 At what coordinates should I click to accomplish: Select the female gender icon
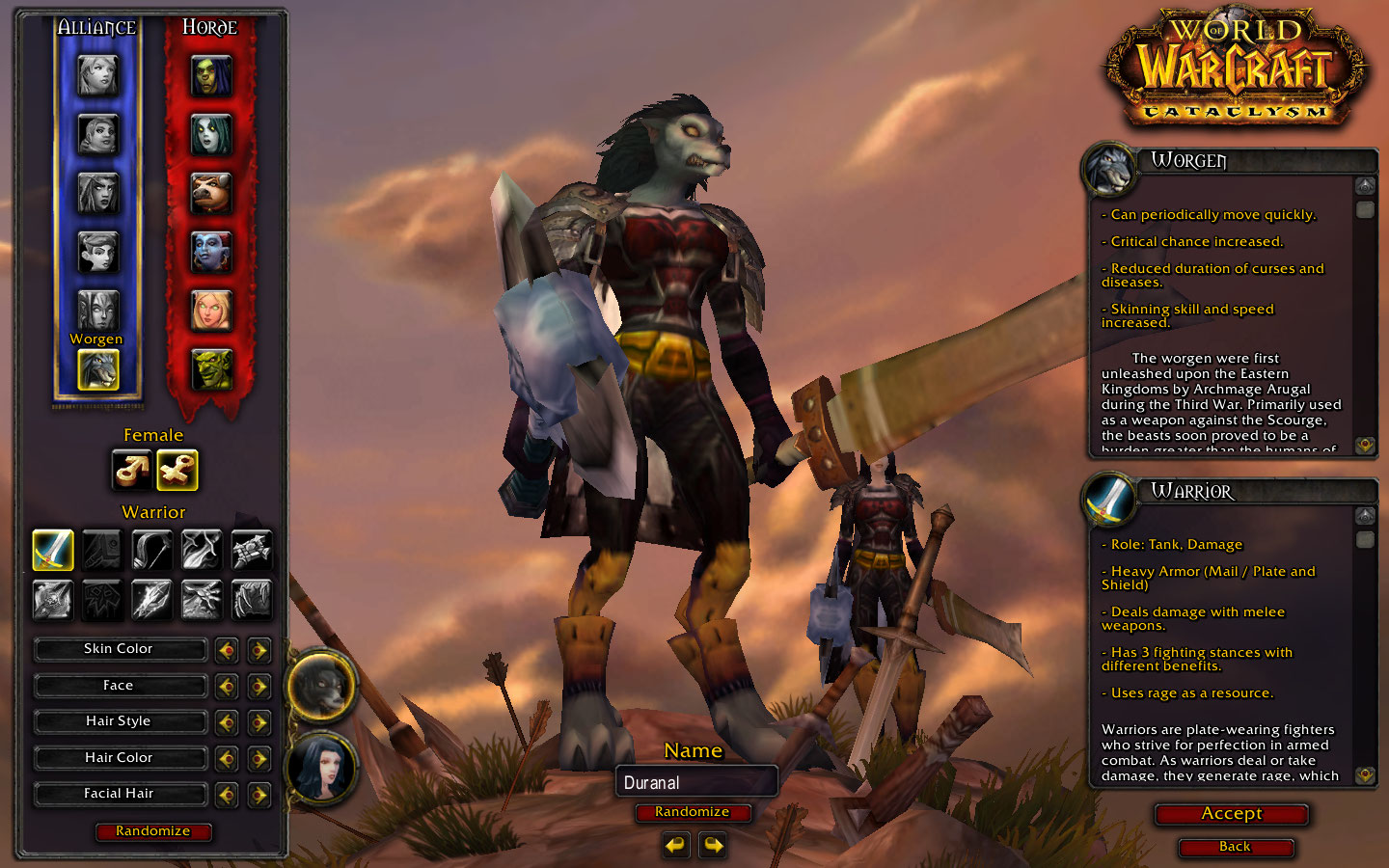(177, 471)
